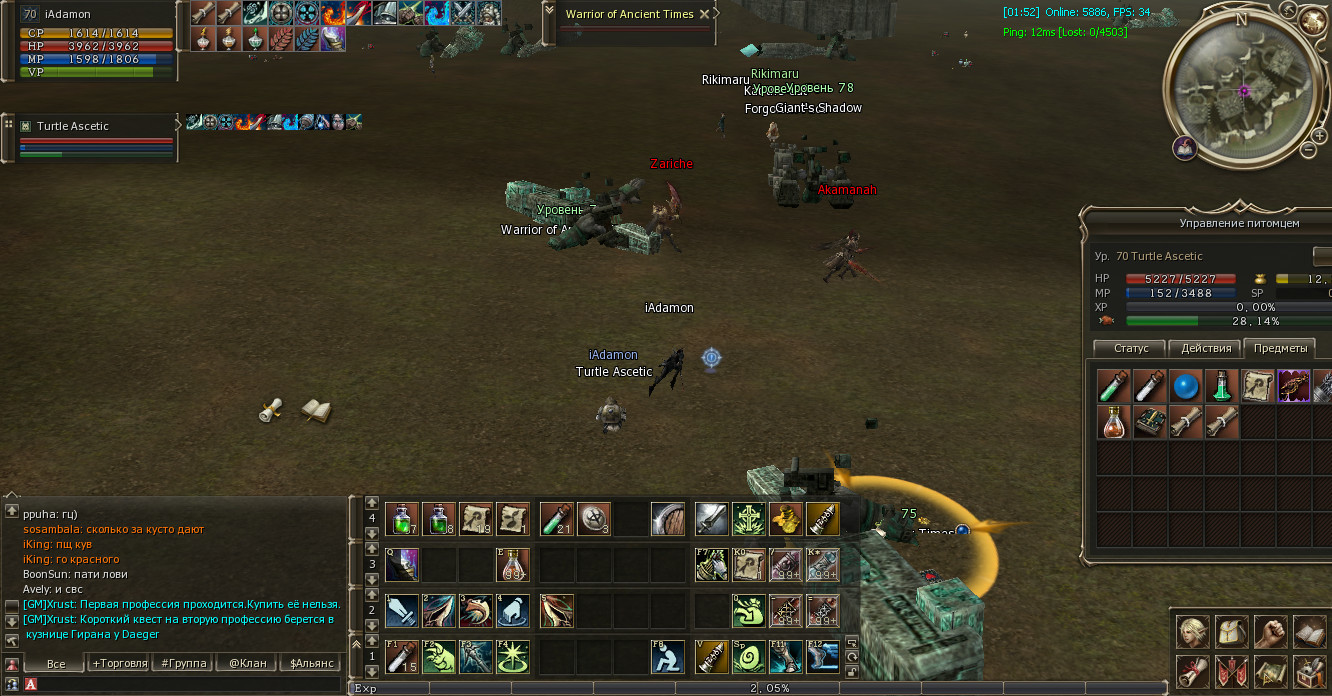Activate the sword attack skill on slot 1
This screenshot has width=1332, height=696.
pos(402,610)
